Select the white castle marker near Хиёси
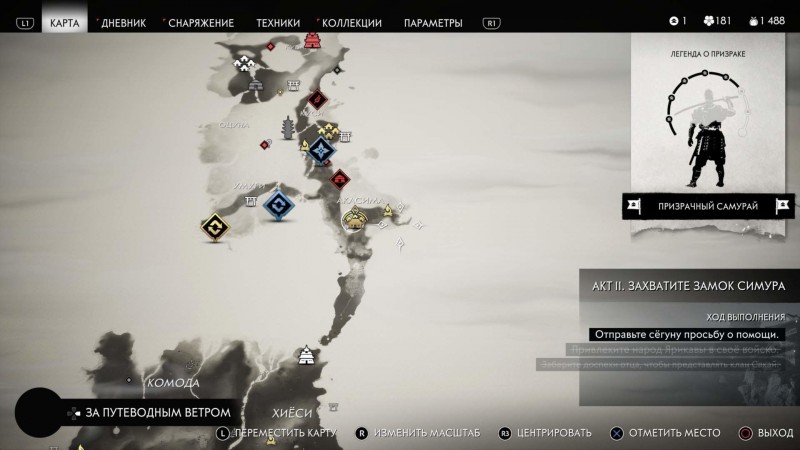Screen dimensions: 800x450 pyautogui.click(x=307, y=355)
